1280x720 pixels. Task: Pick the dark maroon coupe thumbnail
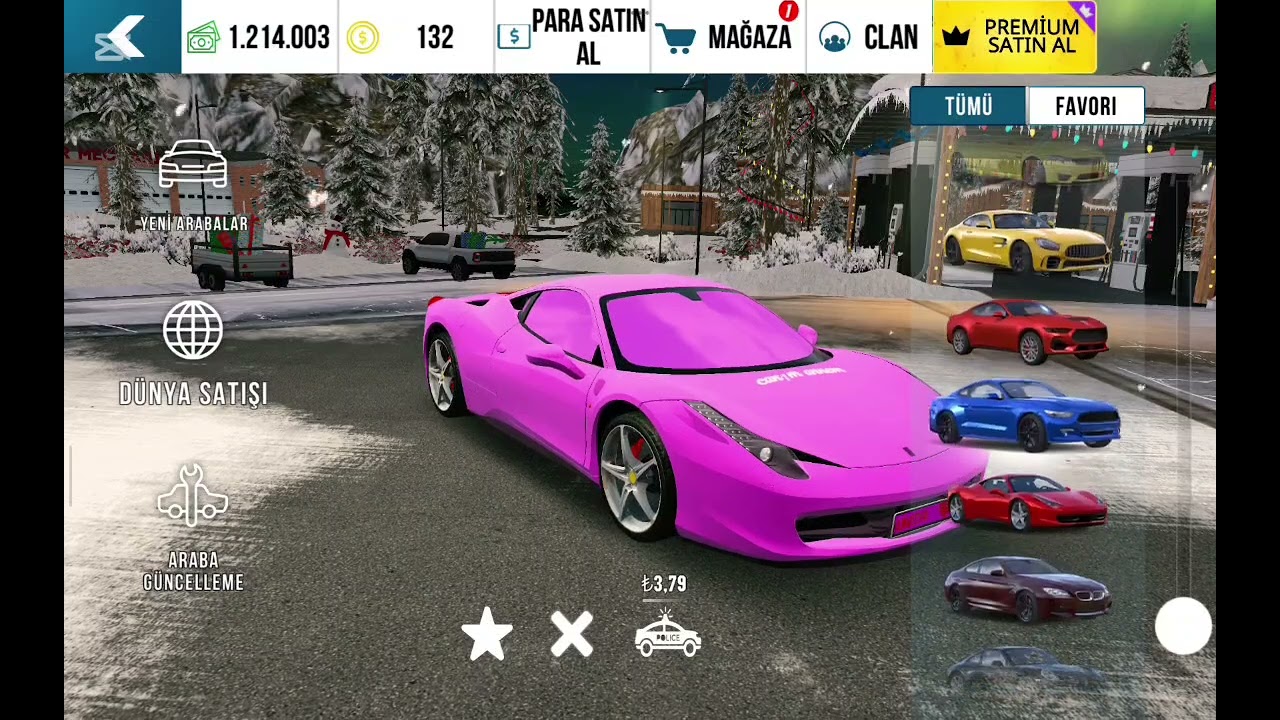[x=1027, y=589]
